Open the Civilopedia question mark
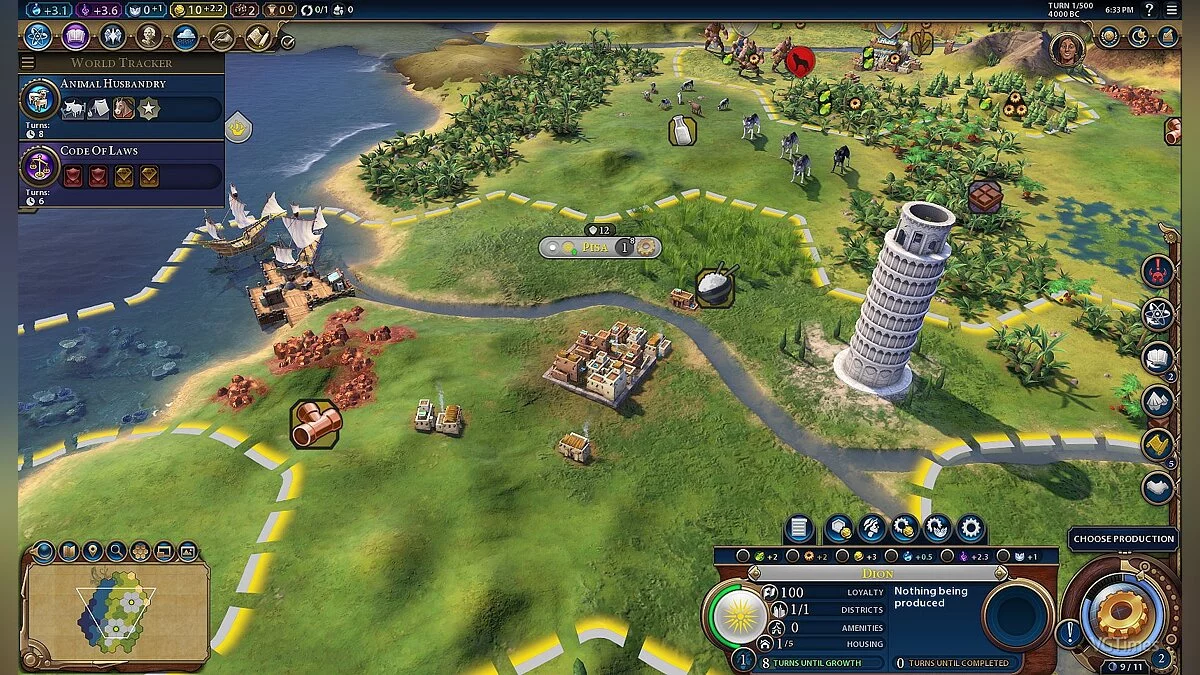The height and width of the screenshot is (675, 1200). pyautogui.click(x=1148, y=10)
